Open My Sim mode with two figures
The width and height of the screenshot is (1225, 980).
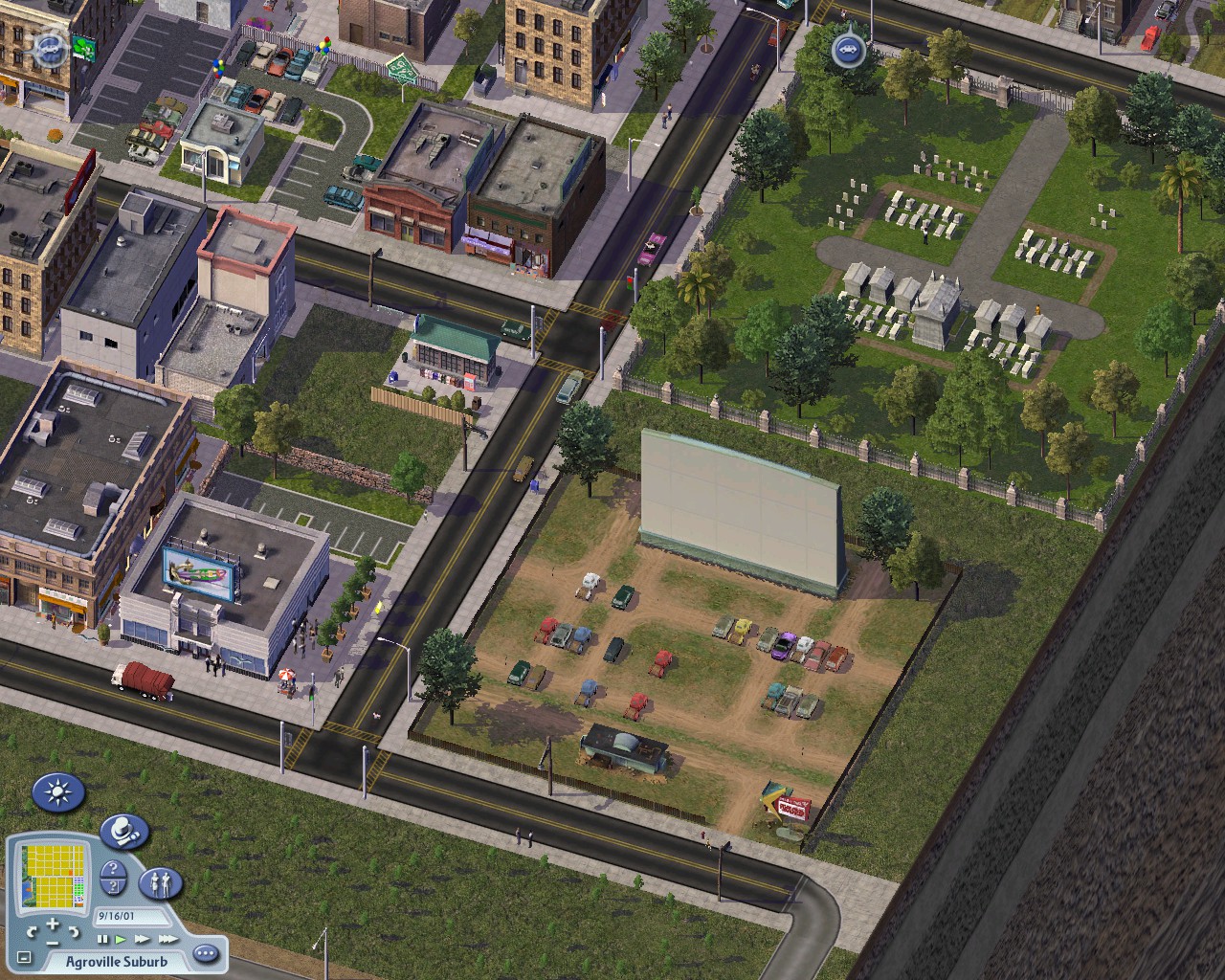161,883
